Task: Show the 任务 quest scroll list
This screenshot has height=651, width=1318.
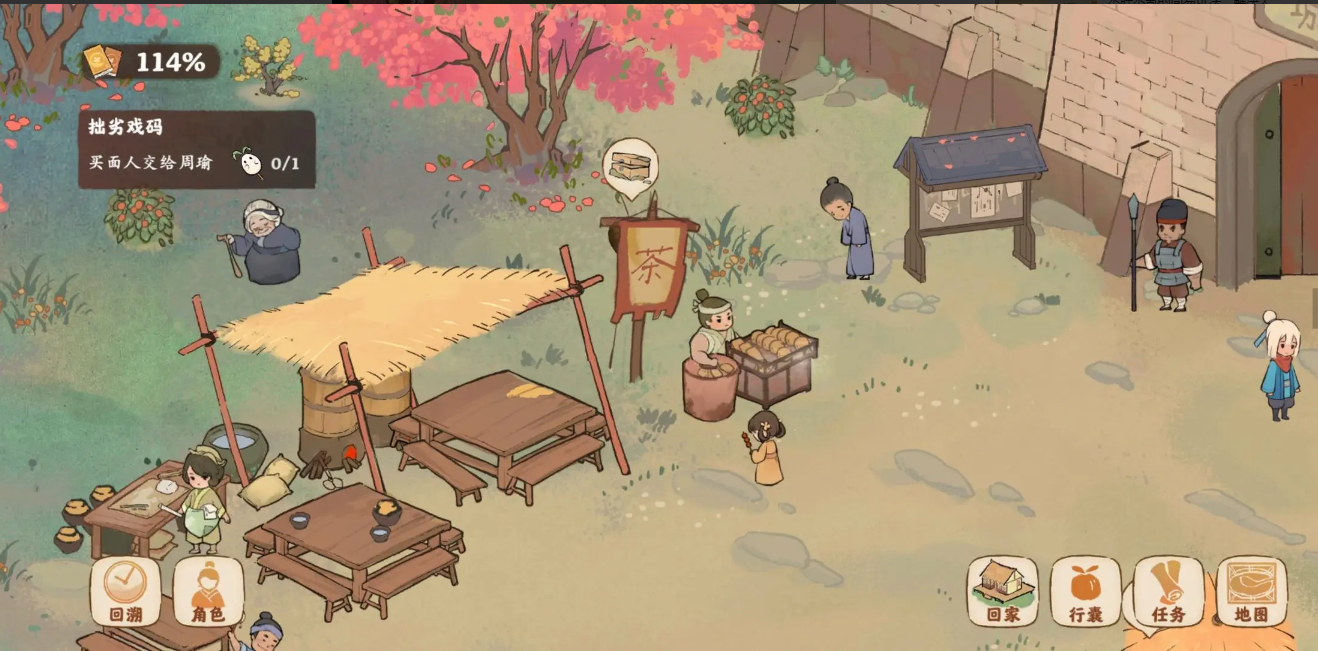Action: [x=1168, y=591]
